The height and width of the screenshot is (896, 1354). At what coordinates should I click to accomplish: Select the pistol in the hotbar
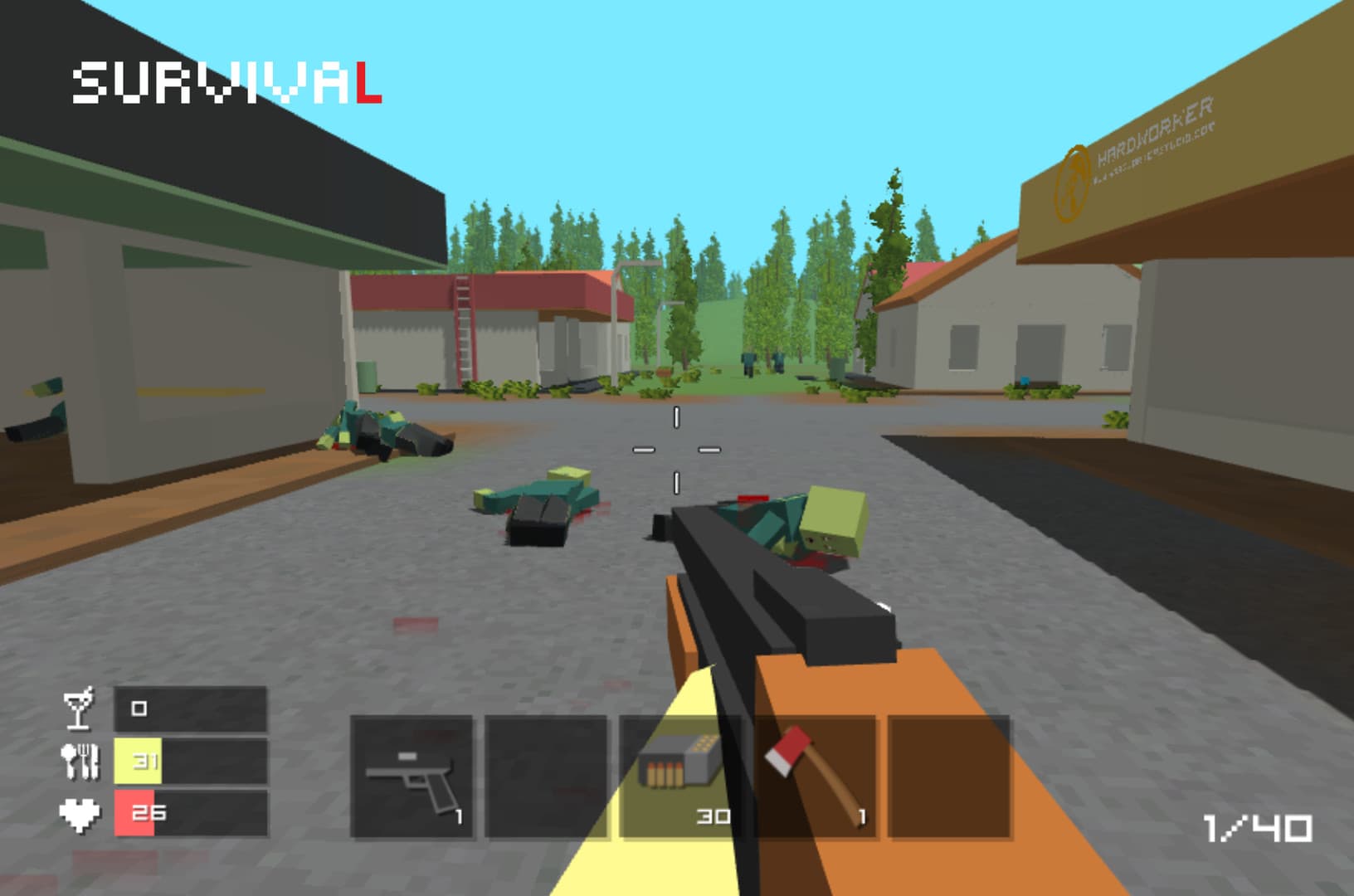coord(412,775)
